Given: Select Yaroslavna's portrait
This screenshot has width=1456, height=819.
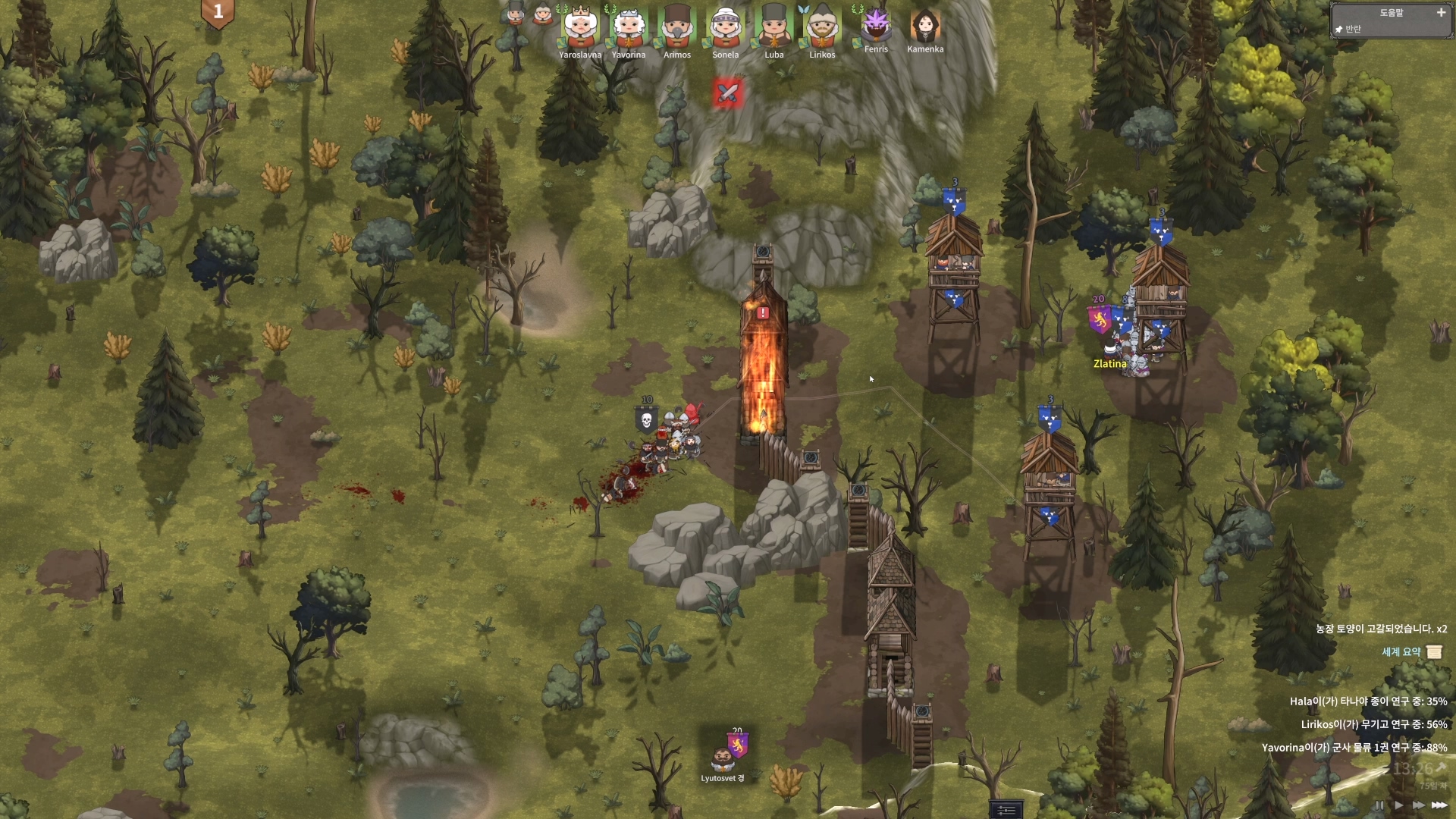Looking at the screenshot, I should point(580,27).
